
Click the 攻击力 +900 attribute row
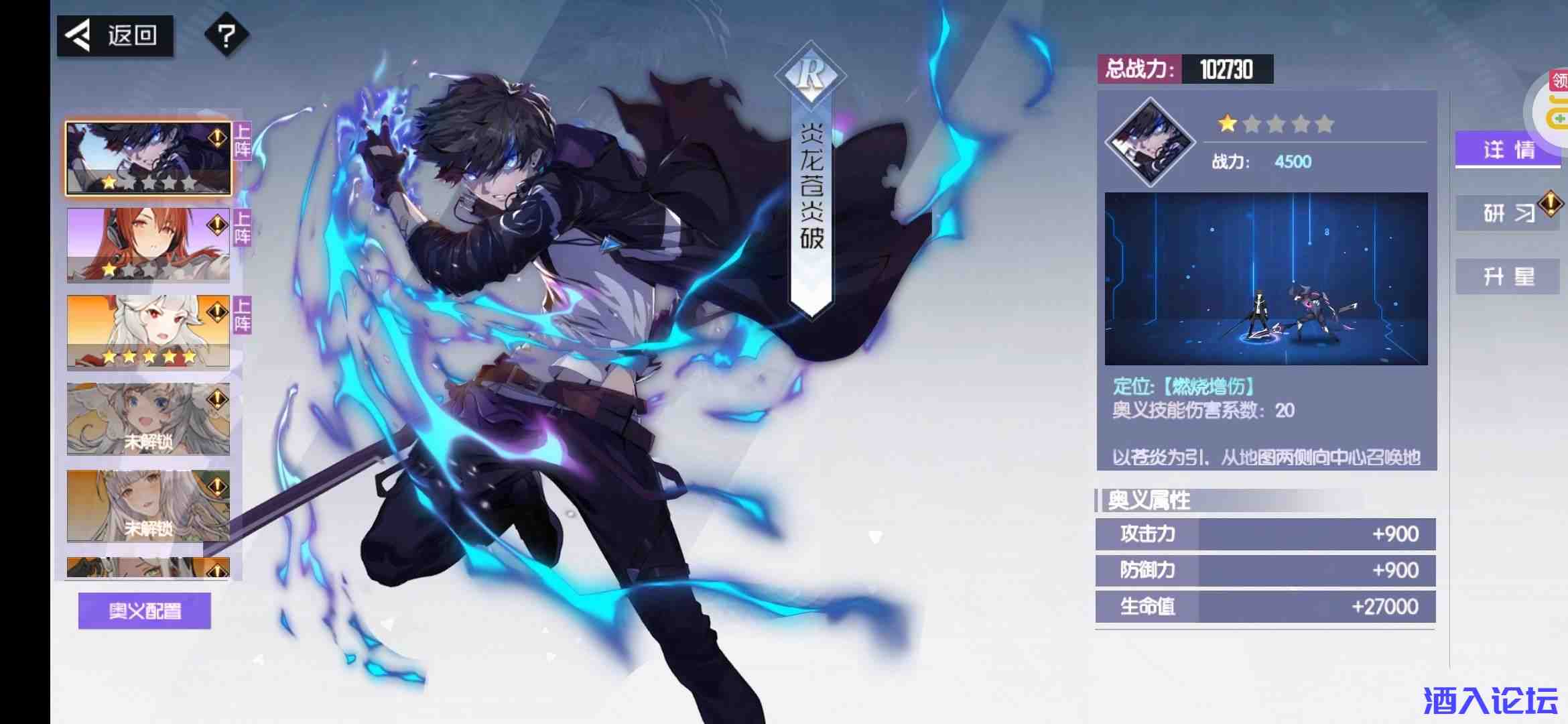1263,533
